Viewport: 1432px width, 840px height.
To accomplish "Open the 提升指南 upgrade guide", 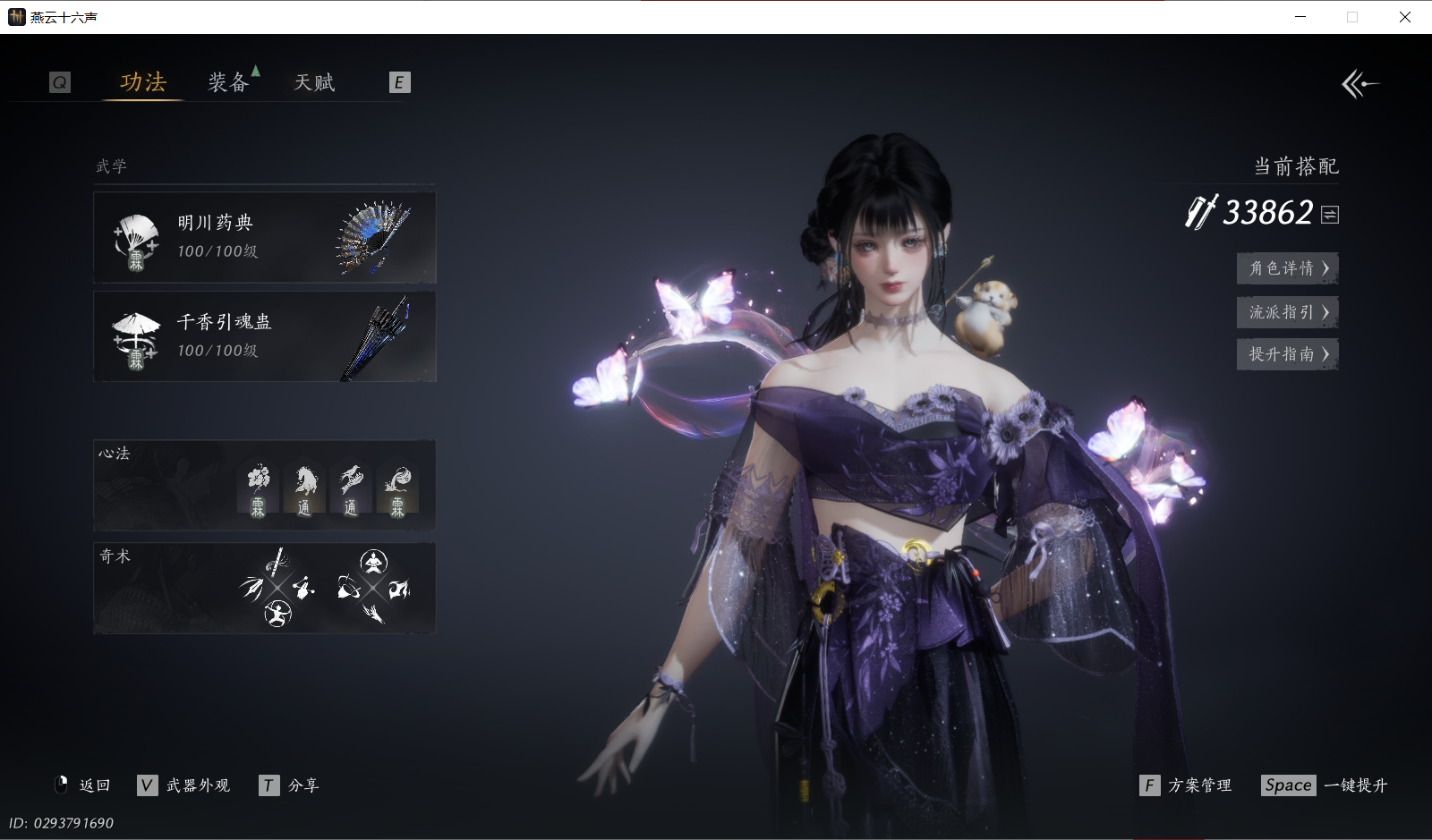I will [1287, 354].
